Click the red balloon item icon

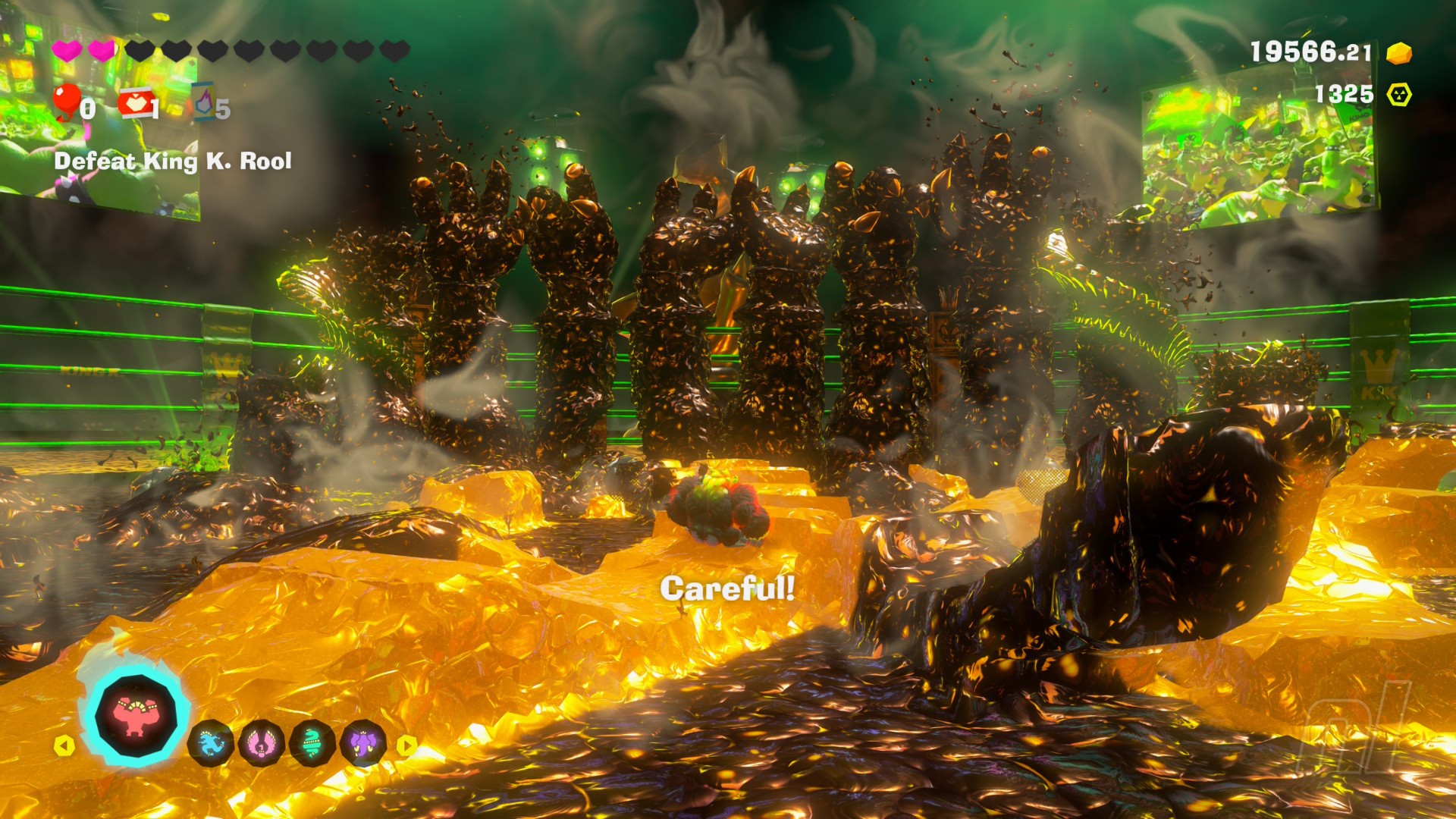(x=67, y=102)
